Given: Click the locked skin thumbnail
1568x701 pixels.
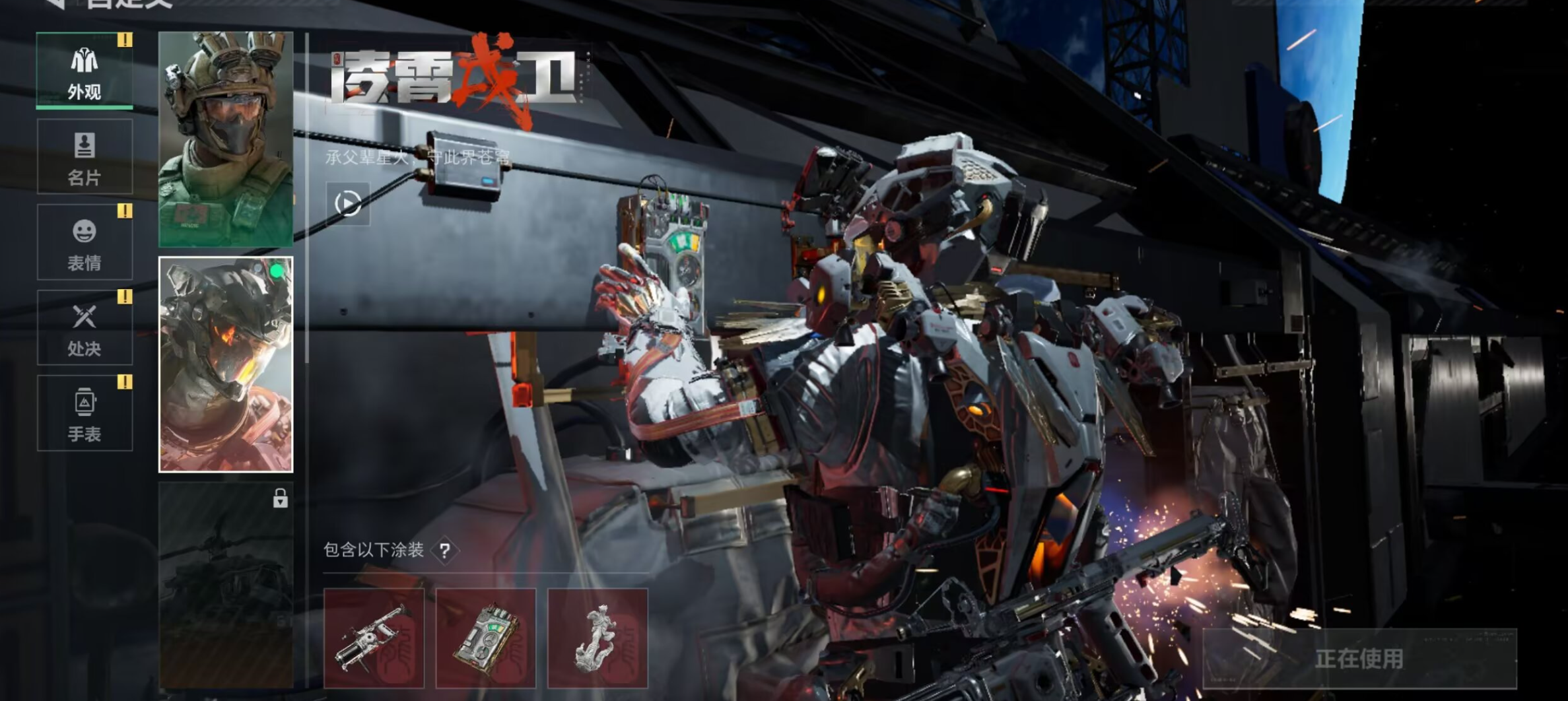Looking at the screenshot, I should click(226, 584).
